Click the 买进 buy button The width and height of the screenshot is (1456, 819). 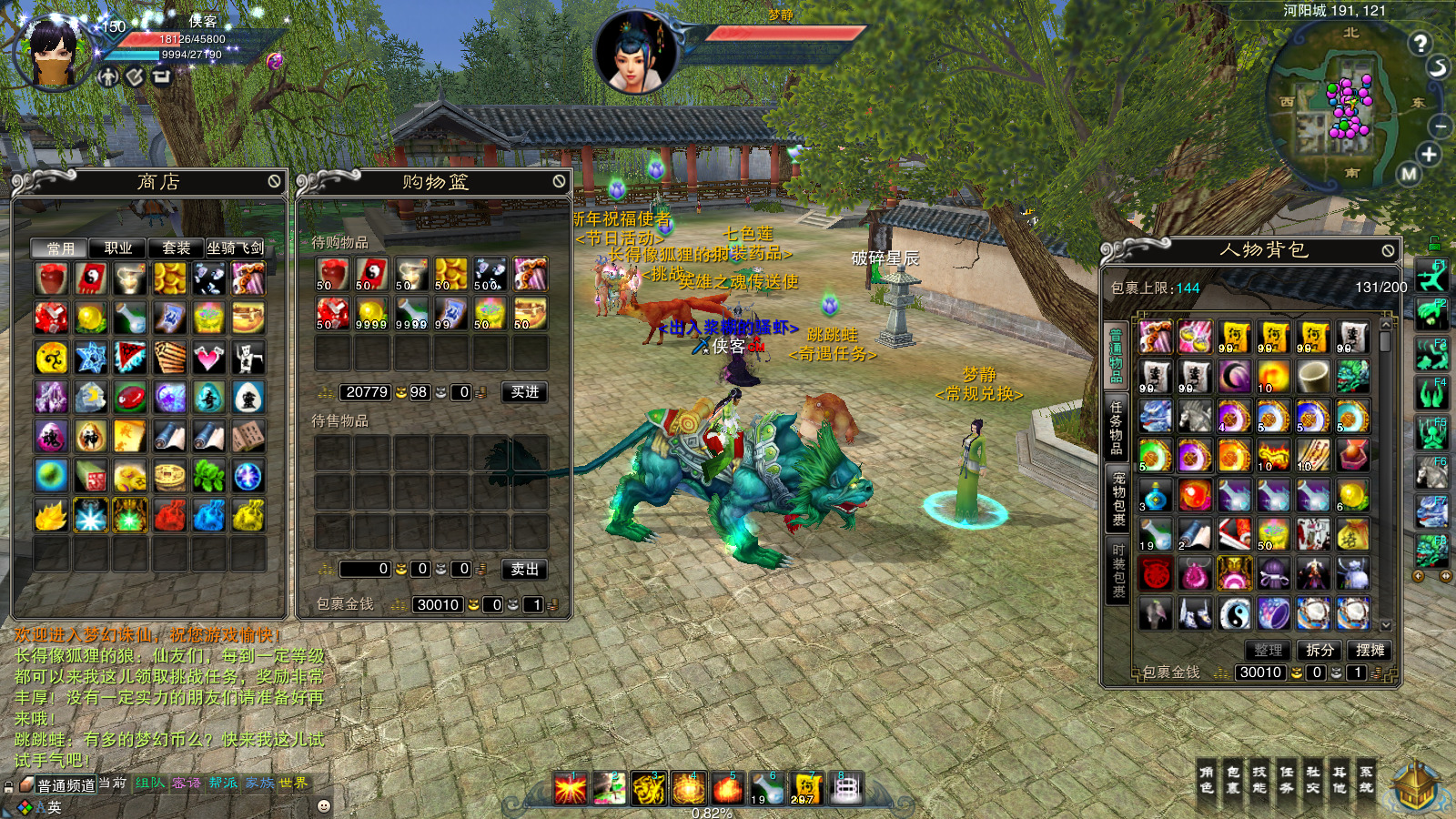click(x=524, y=392)
